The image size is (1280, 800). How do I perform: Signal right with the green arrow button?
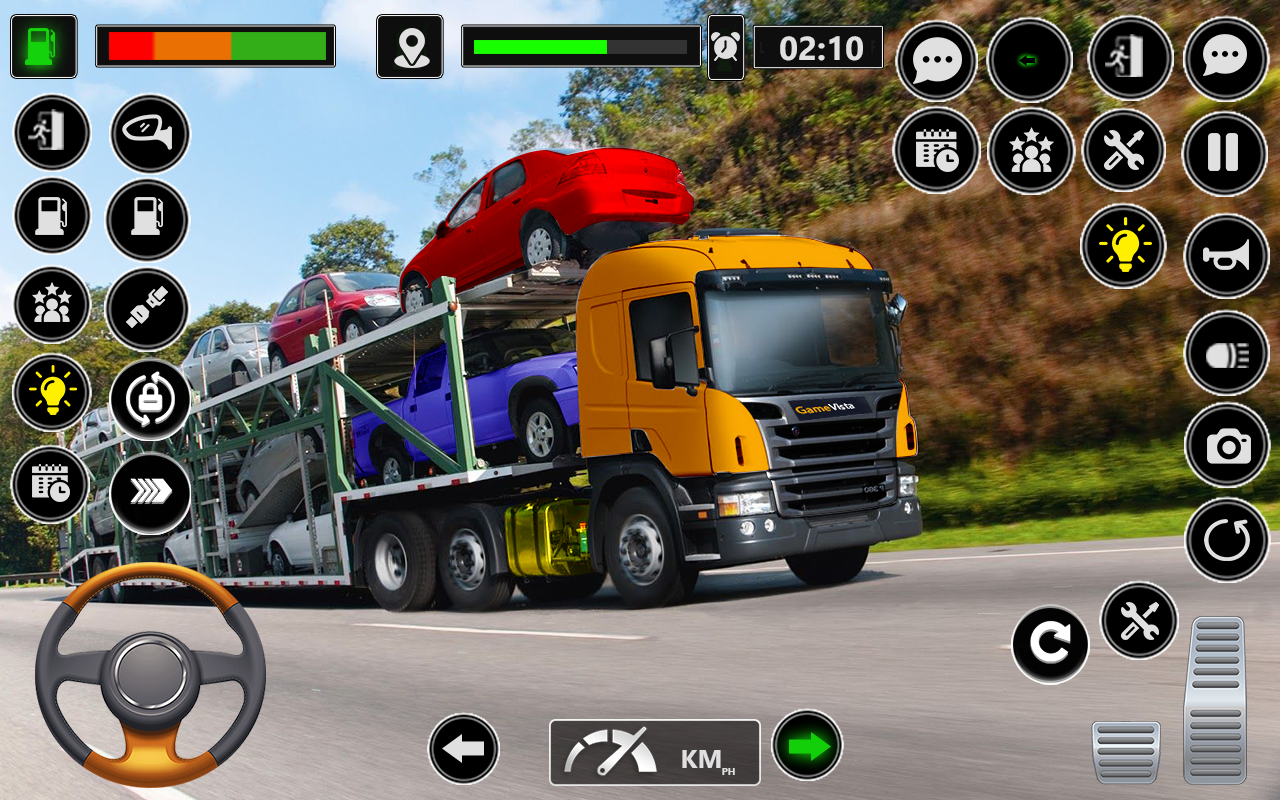(x=807, y=745)
